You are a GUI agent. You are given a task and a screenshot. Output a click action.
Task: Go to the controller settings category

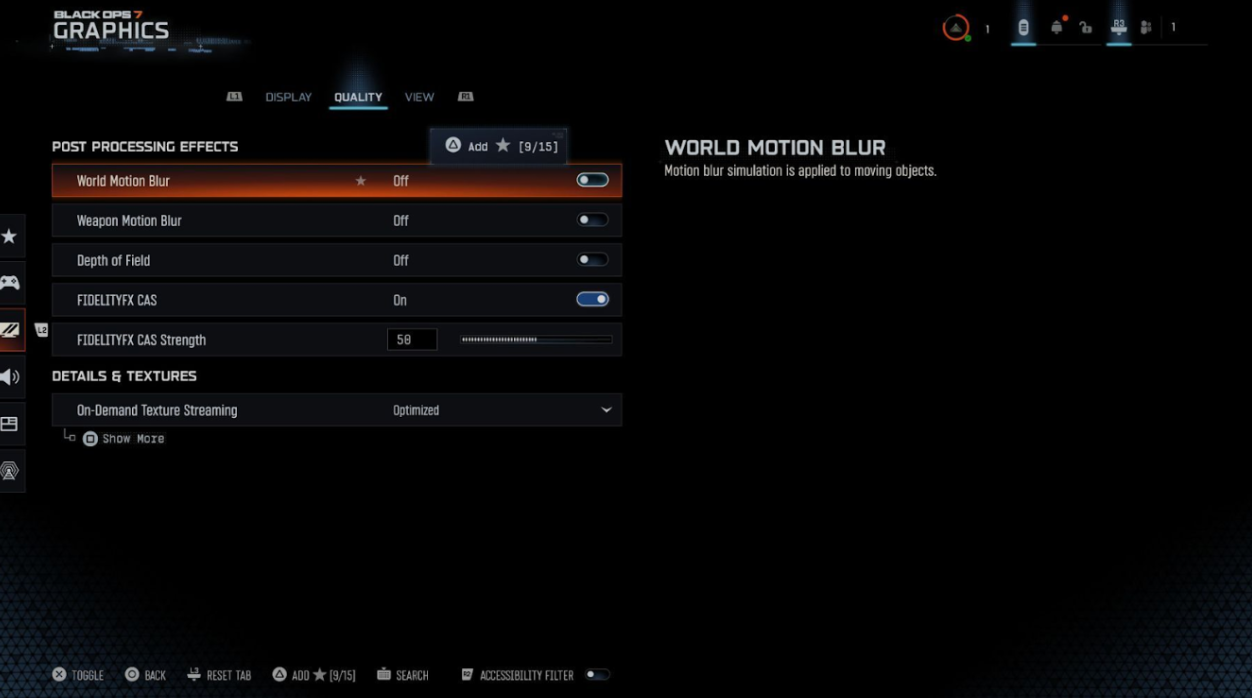pos(10,283)
